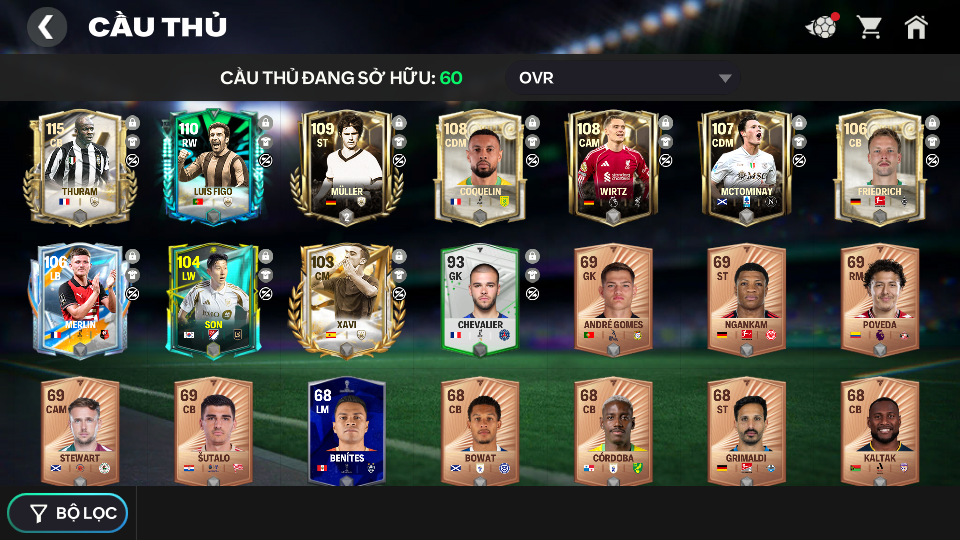Image resolution: width=960 pixels, height=540 pixels.
Task: Select the Wirtz 108 CAM card
Action: [613, 165]
